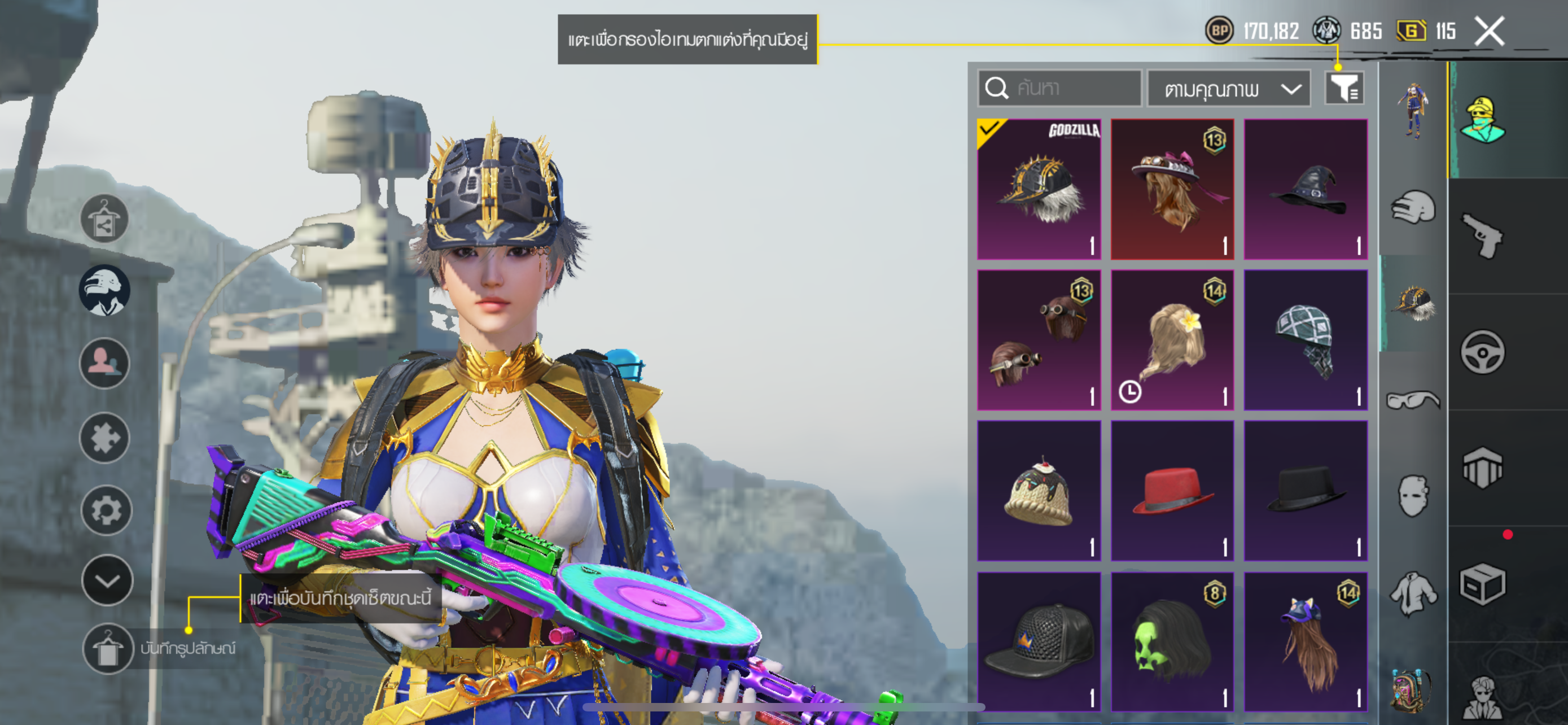The image size is (1568, 725).
Task: Switch to the glasses category
Action: pos(1412,400)
